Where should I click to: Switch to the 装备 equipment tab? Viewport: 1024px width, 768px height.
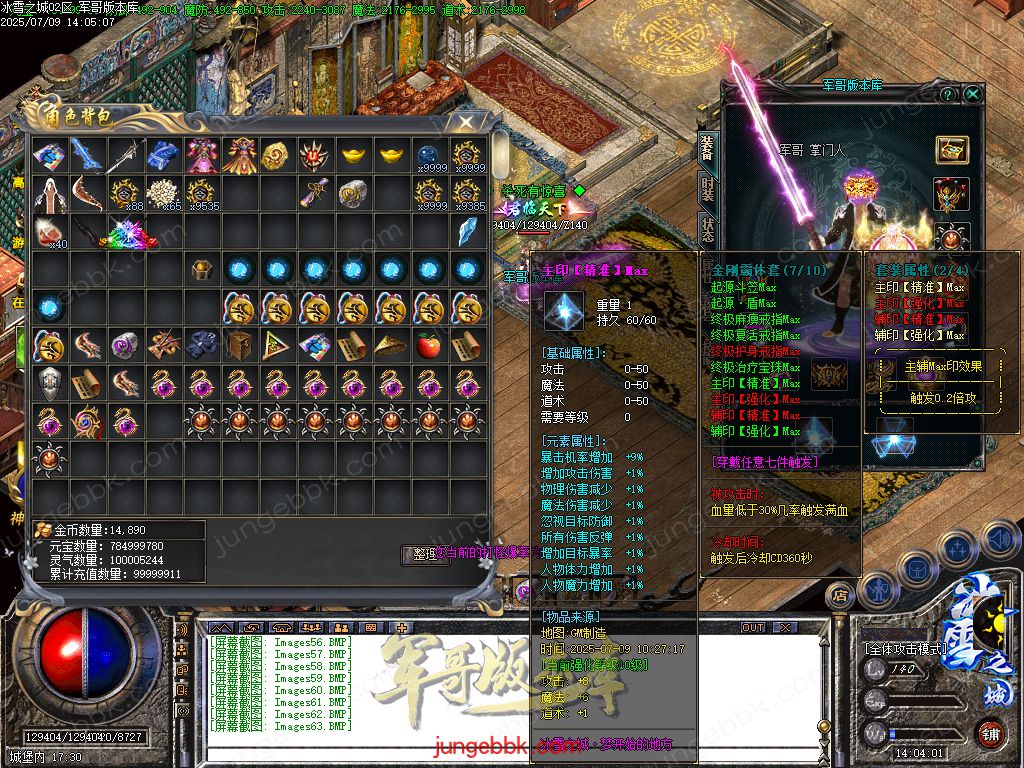tap(706, 148)
